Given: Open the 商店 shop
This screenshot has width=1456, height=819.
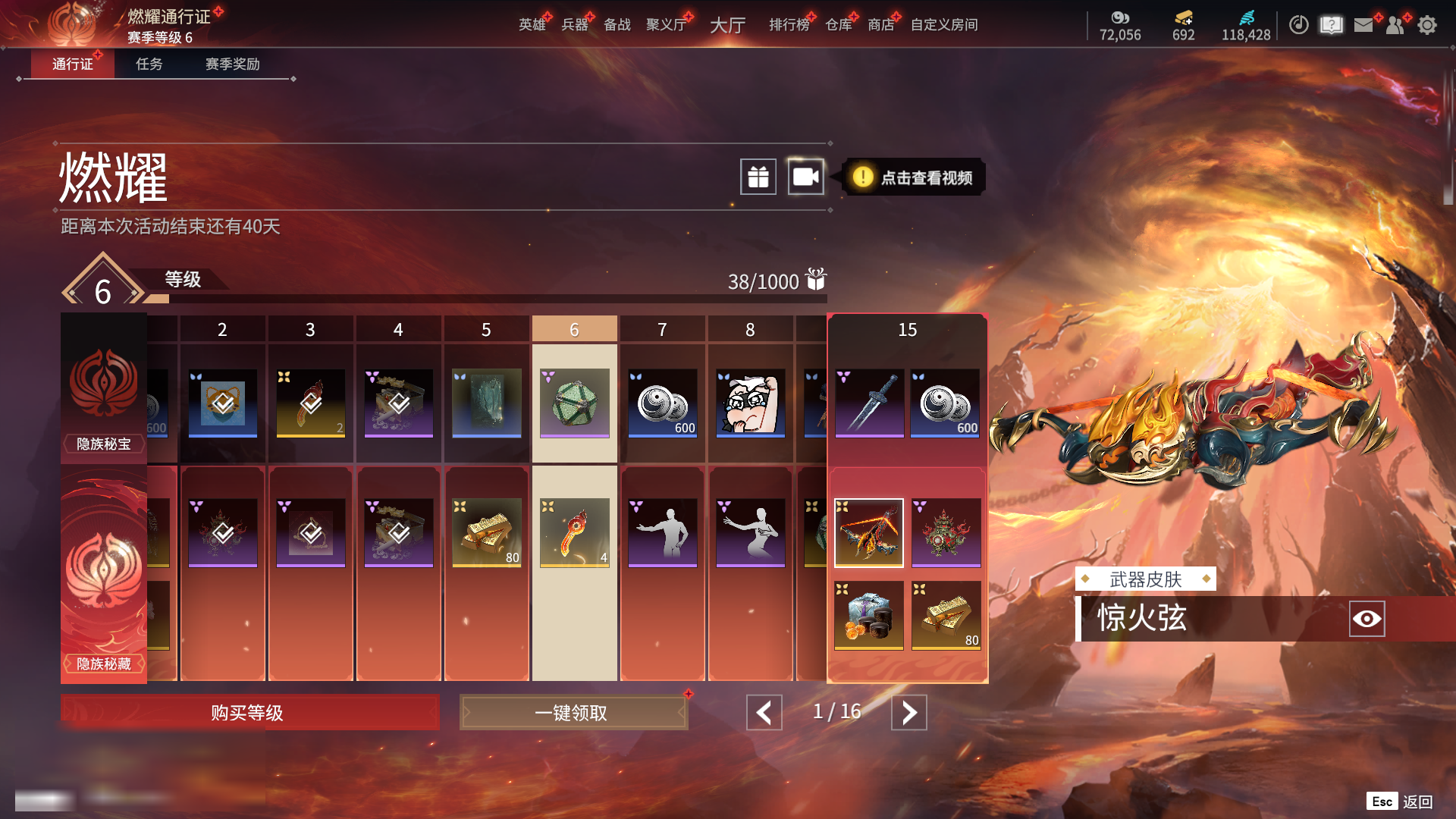Looking at the screenshot, I should (x=880, y=25).
